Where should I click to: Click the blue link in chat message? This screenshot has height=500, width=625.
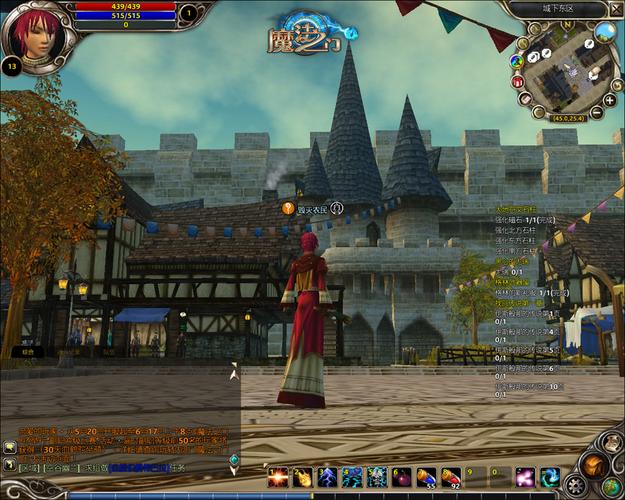139,467
